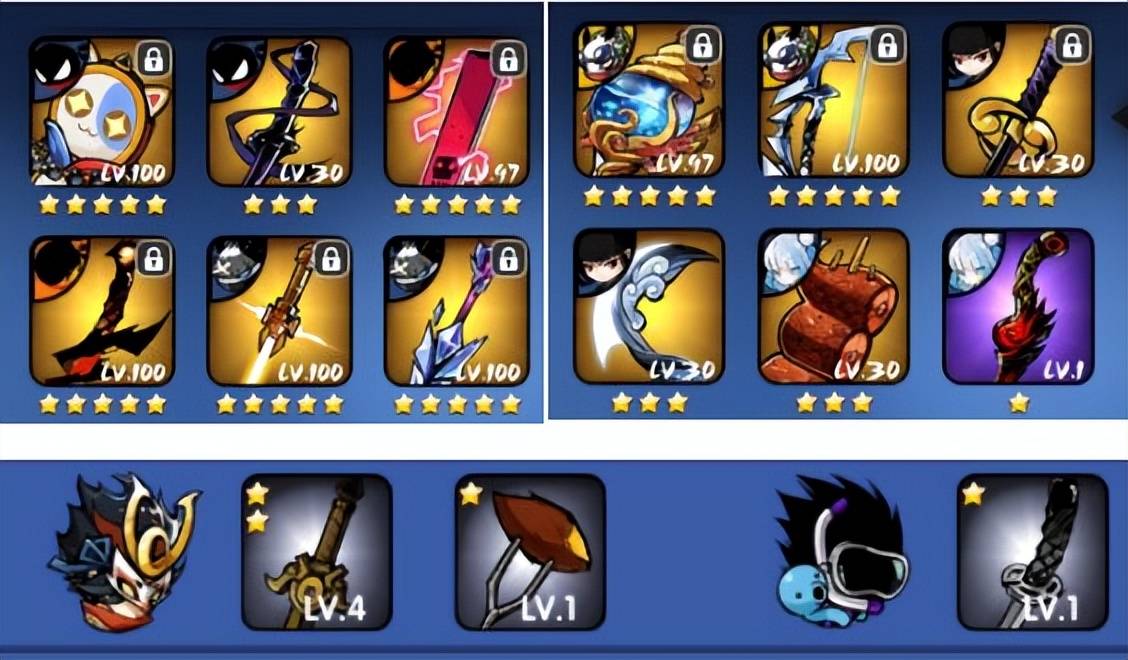Choose the two-star bronze sword LV.4
This screenshot has width=1128, height=660.
316,552
